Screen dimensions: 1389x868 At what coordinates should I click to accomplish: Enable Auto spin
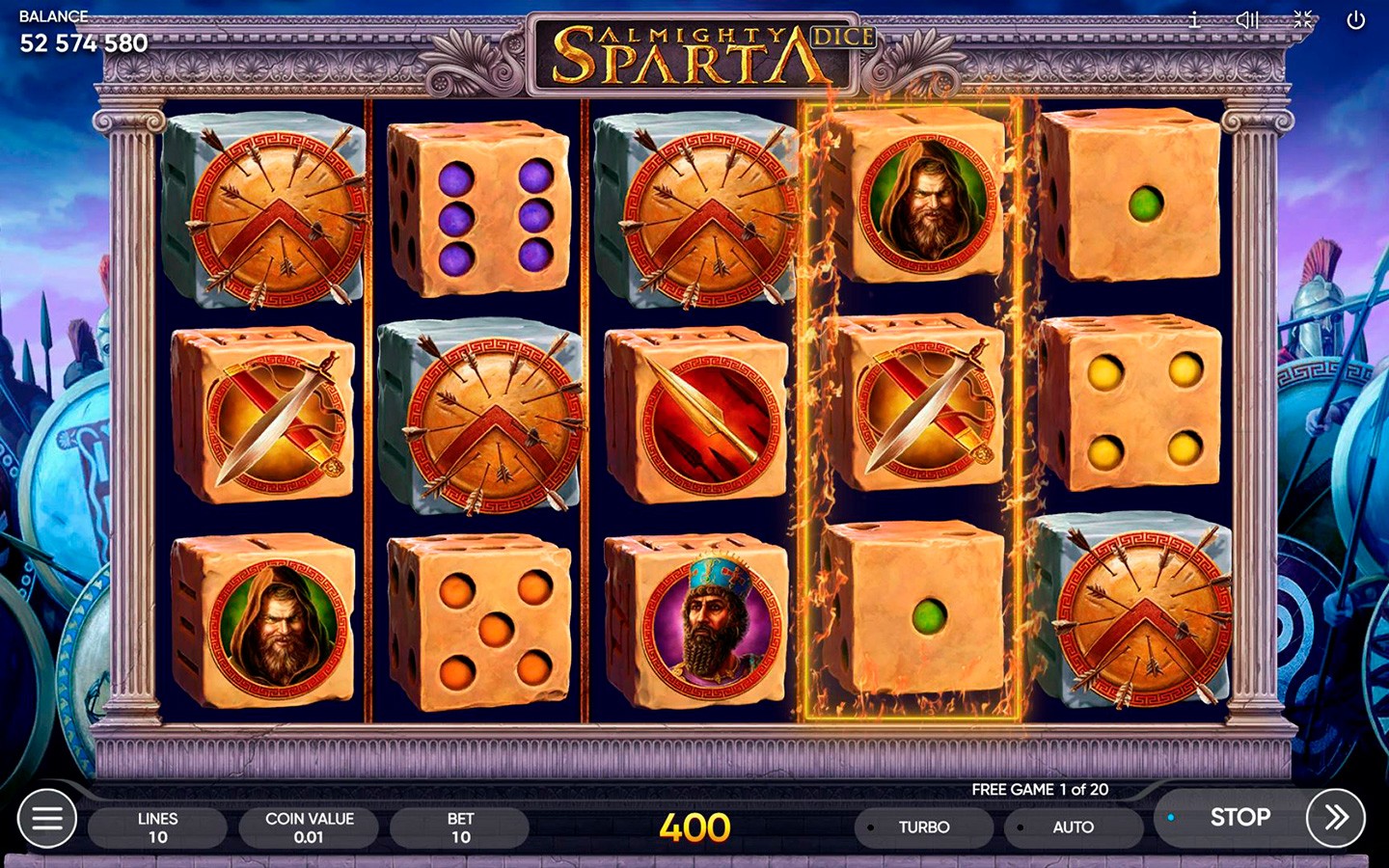click(x=1072, y=827)
